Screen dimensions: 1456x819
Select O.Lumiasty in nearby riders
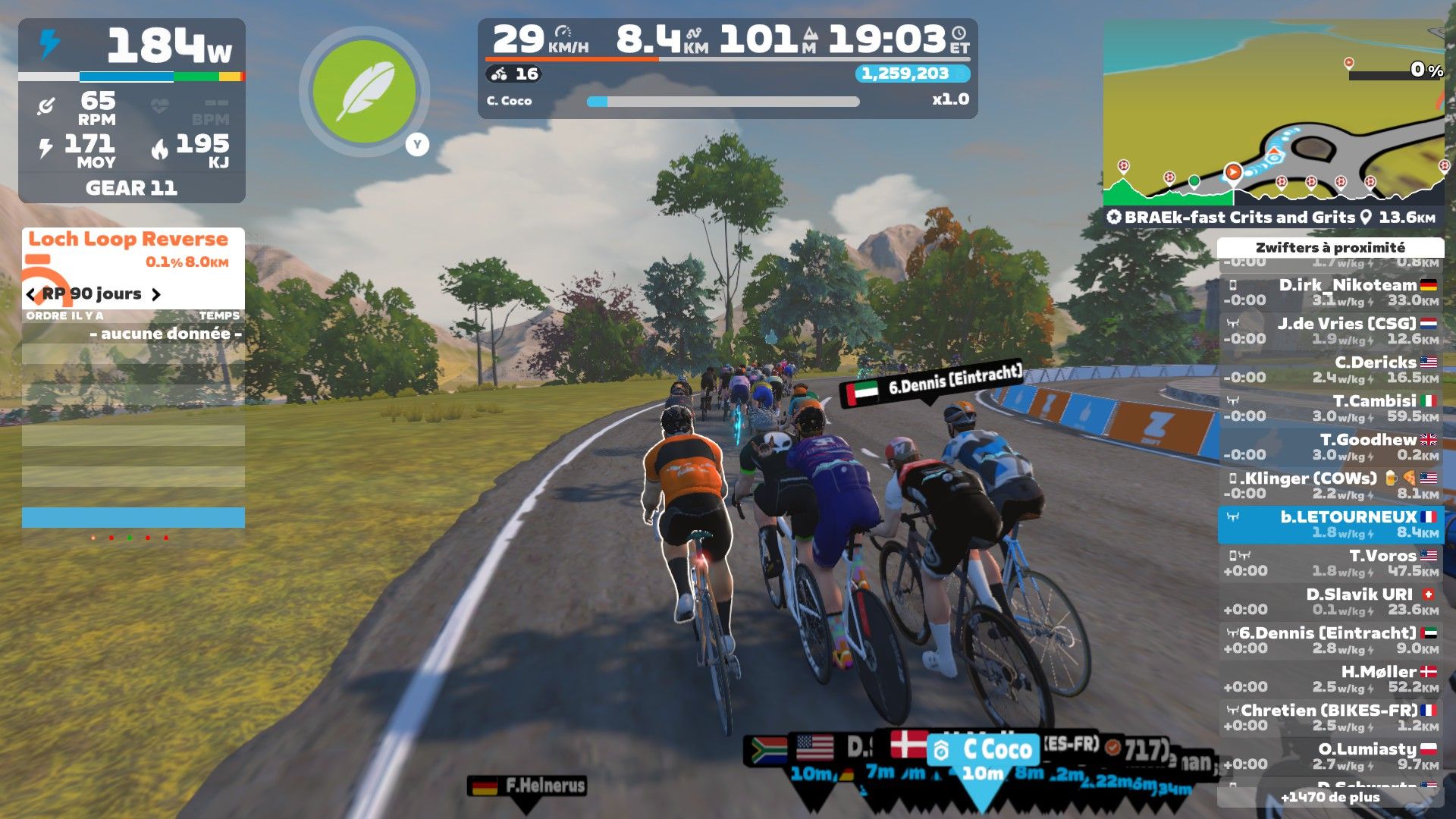(x=1331, y=756)
